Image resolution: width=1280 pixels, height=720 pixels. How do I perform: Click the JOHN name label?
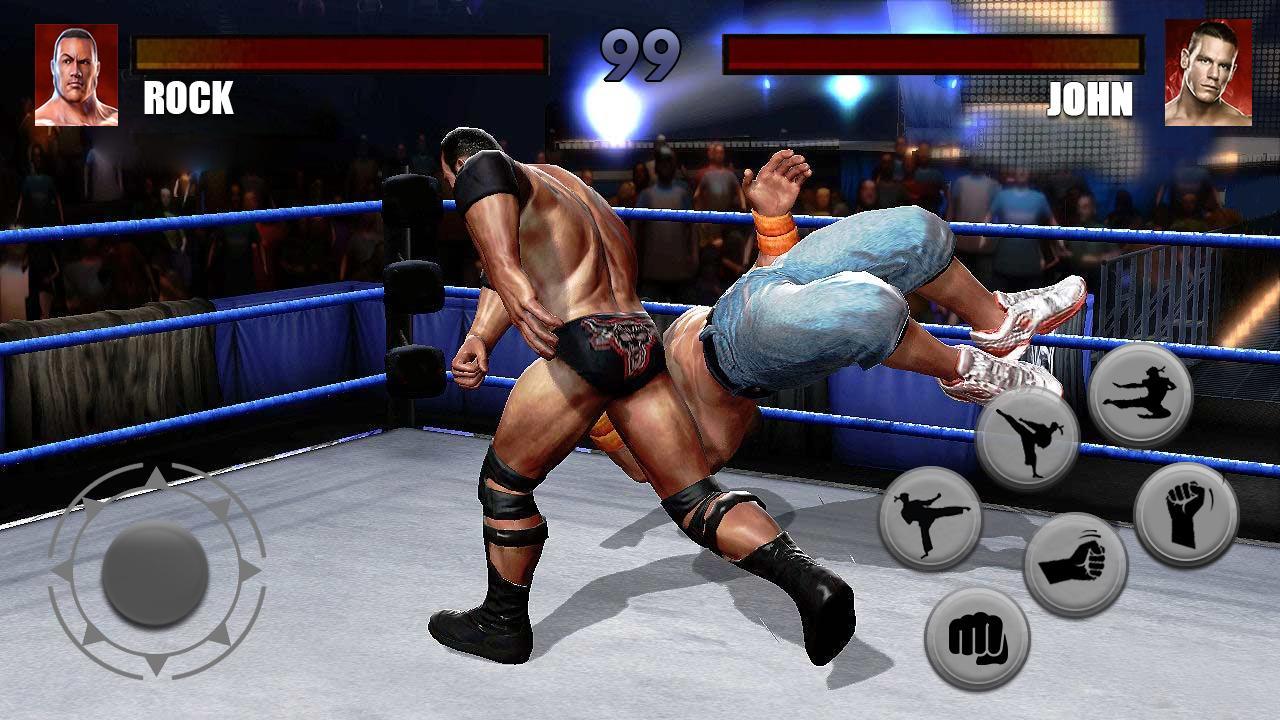click(1090, 100)
